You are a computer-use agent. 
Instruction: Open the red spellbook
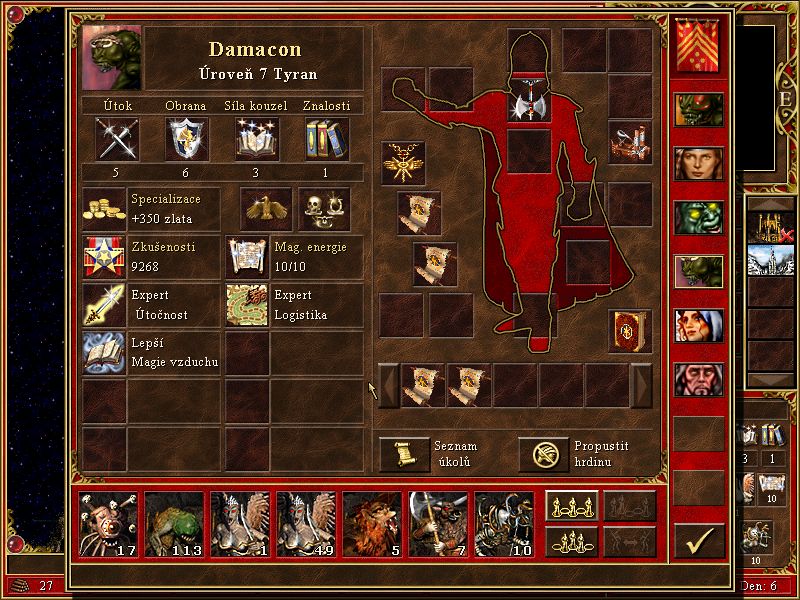[629, 331]
